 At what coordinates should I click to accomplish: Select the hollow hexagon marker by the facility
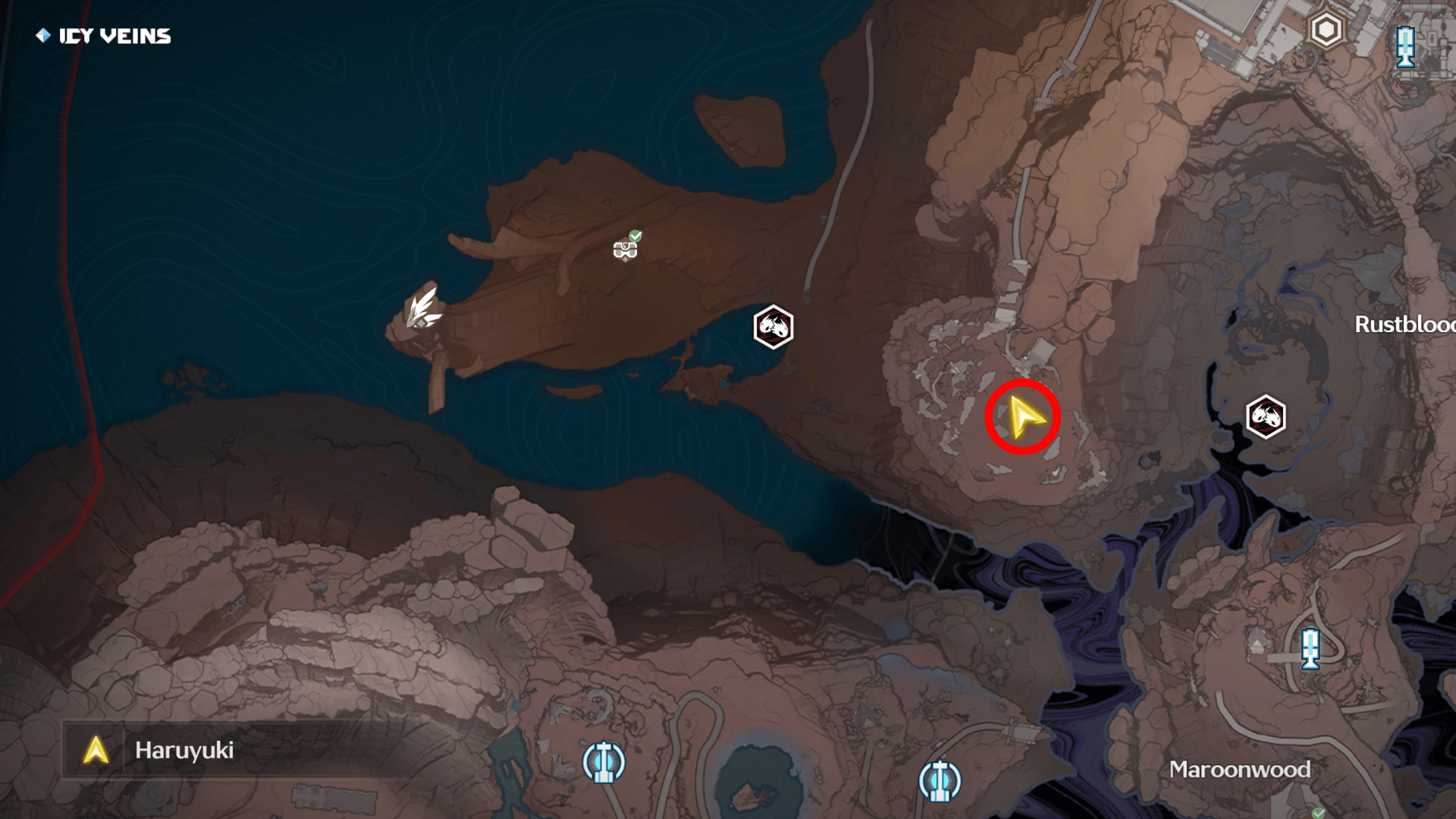1326,30
